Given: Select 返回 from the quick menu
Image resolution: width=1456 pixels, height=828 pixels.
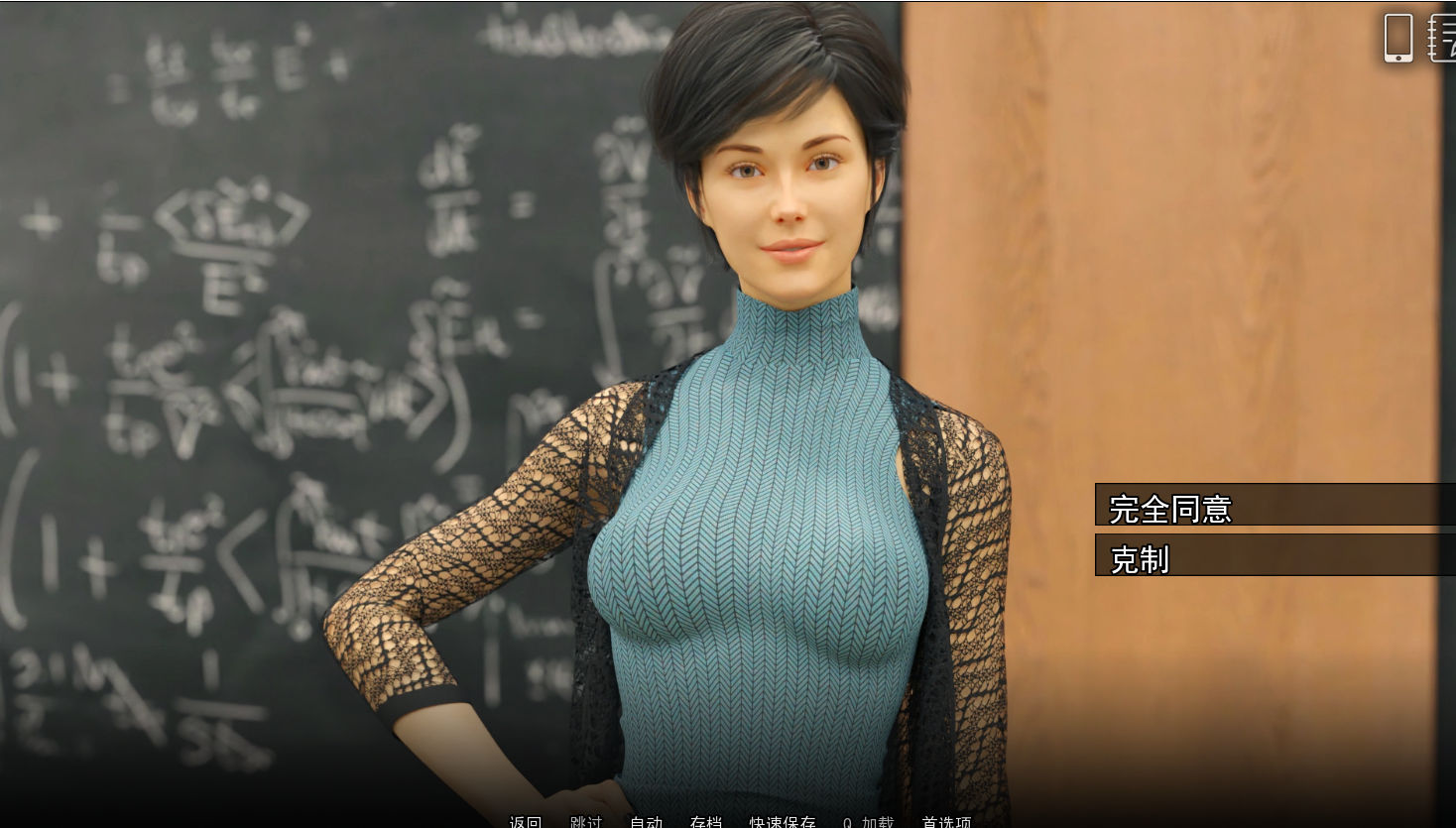Looking at the screenshot, I should 524,822.
